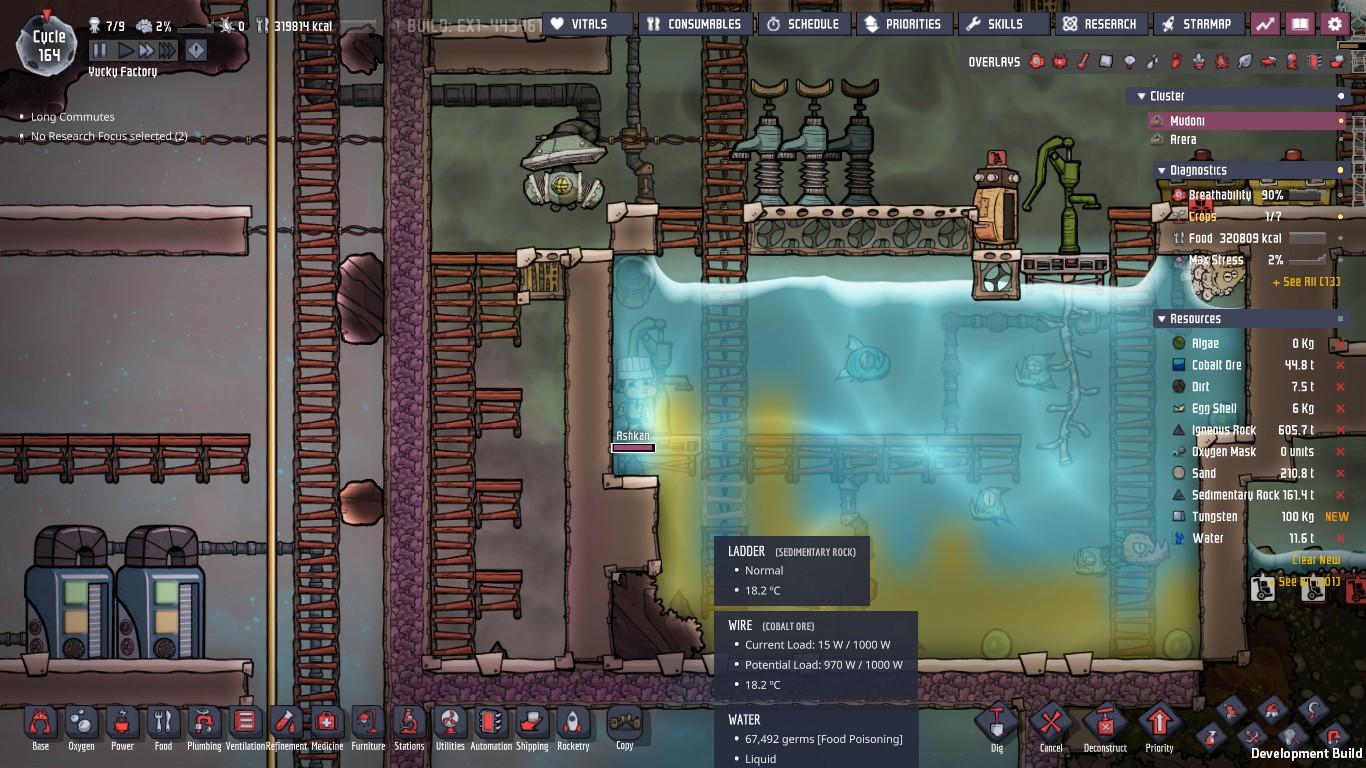Pause the game with the pause button
This screenshot has height=768, width=1366.
tap(97, 50)
